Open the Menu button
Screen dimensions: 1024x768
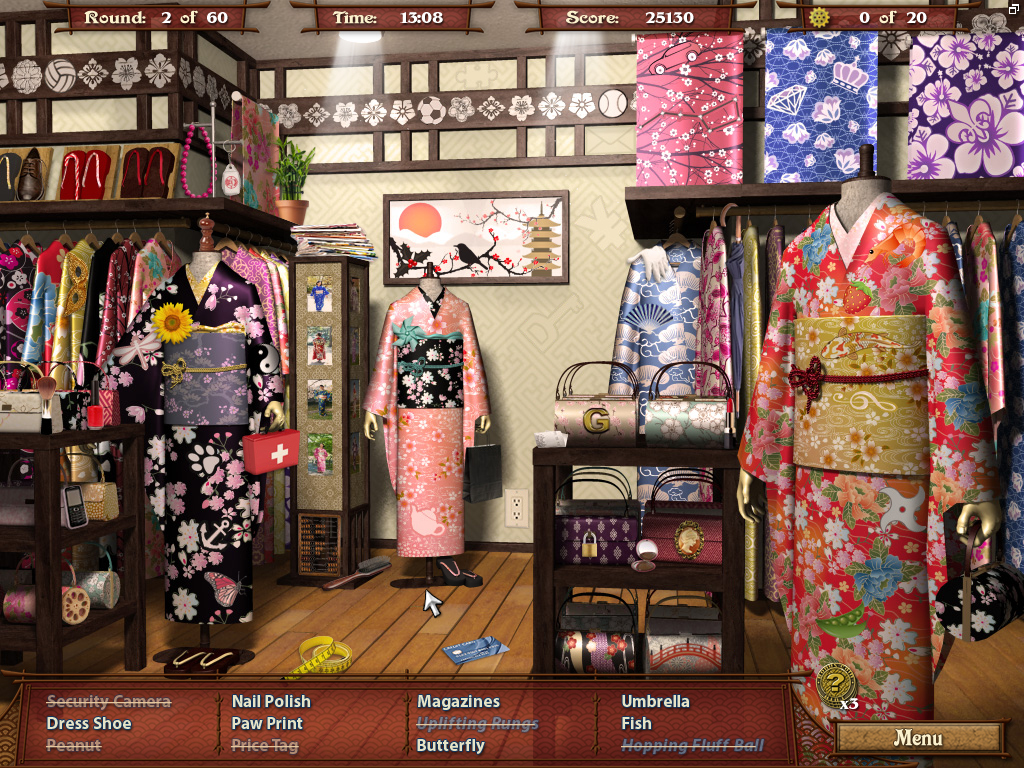coord(918,739)
